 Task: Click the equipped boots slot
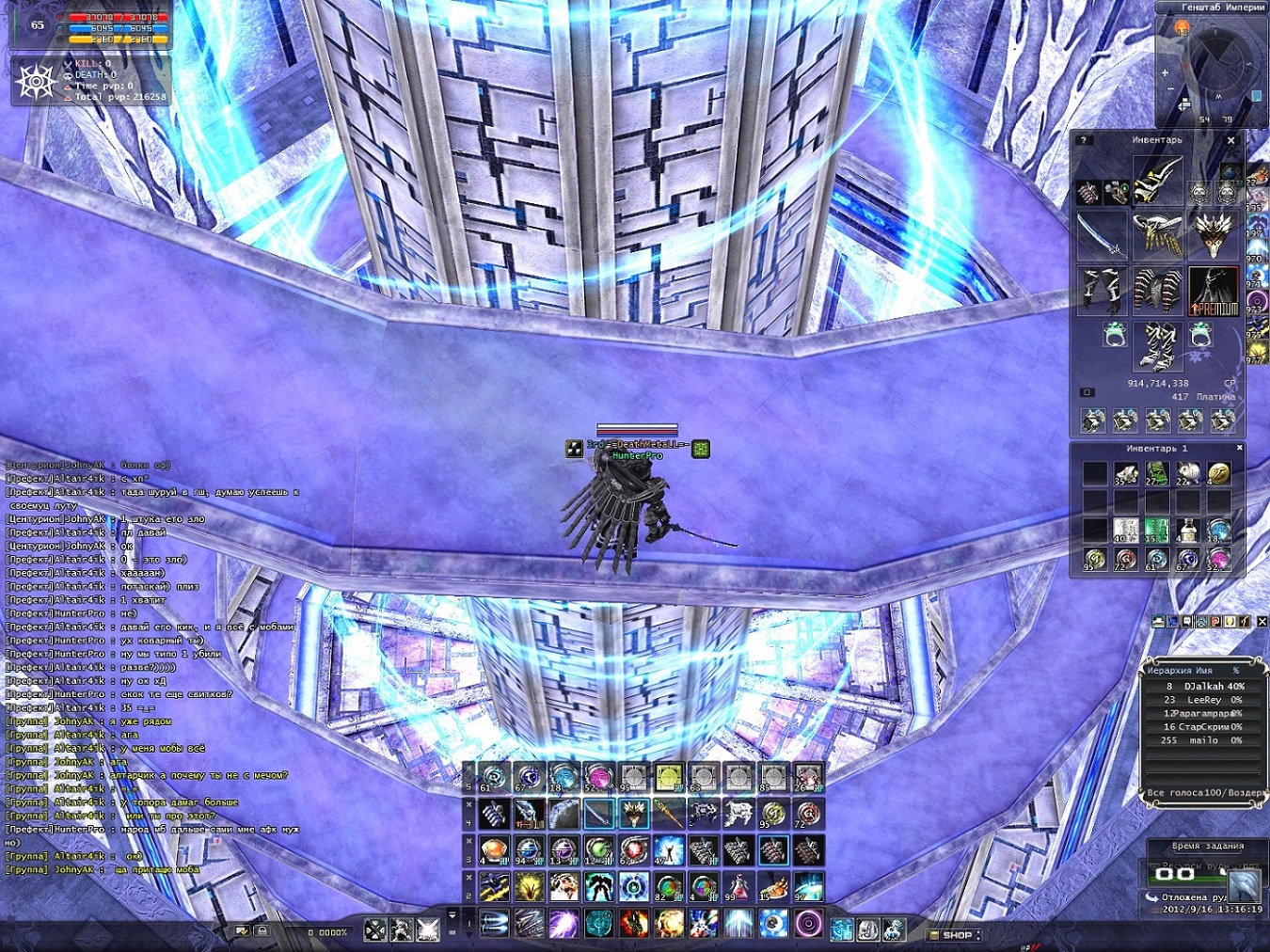coord(1157,343)
